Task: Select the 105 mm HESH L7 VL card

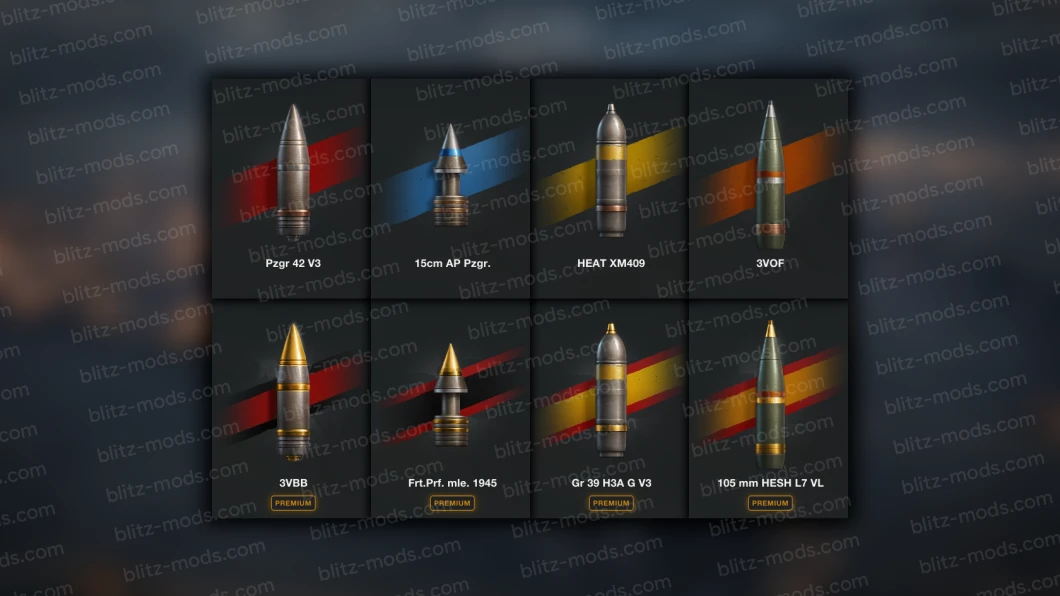Action: click(x=769, y=408)
